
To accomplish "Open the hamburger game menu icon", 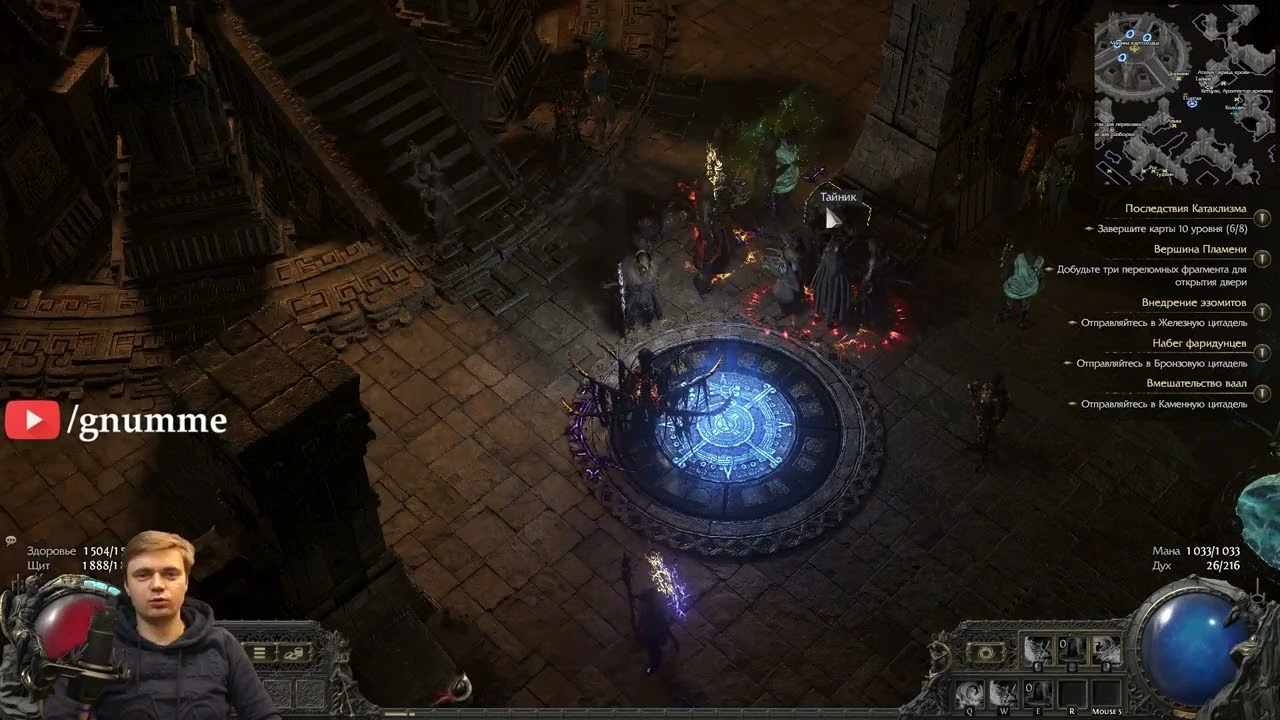I will (259, 654).
